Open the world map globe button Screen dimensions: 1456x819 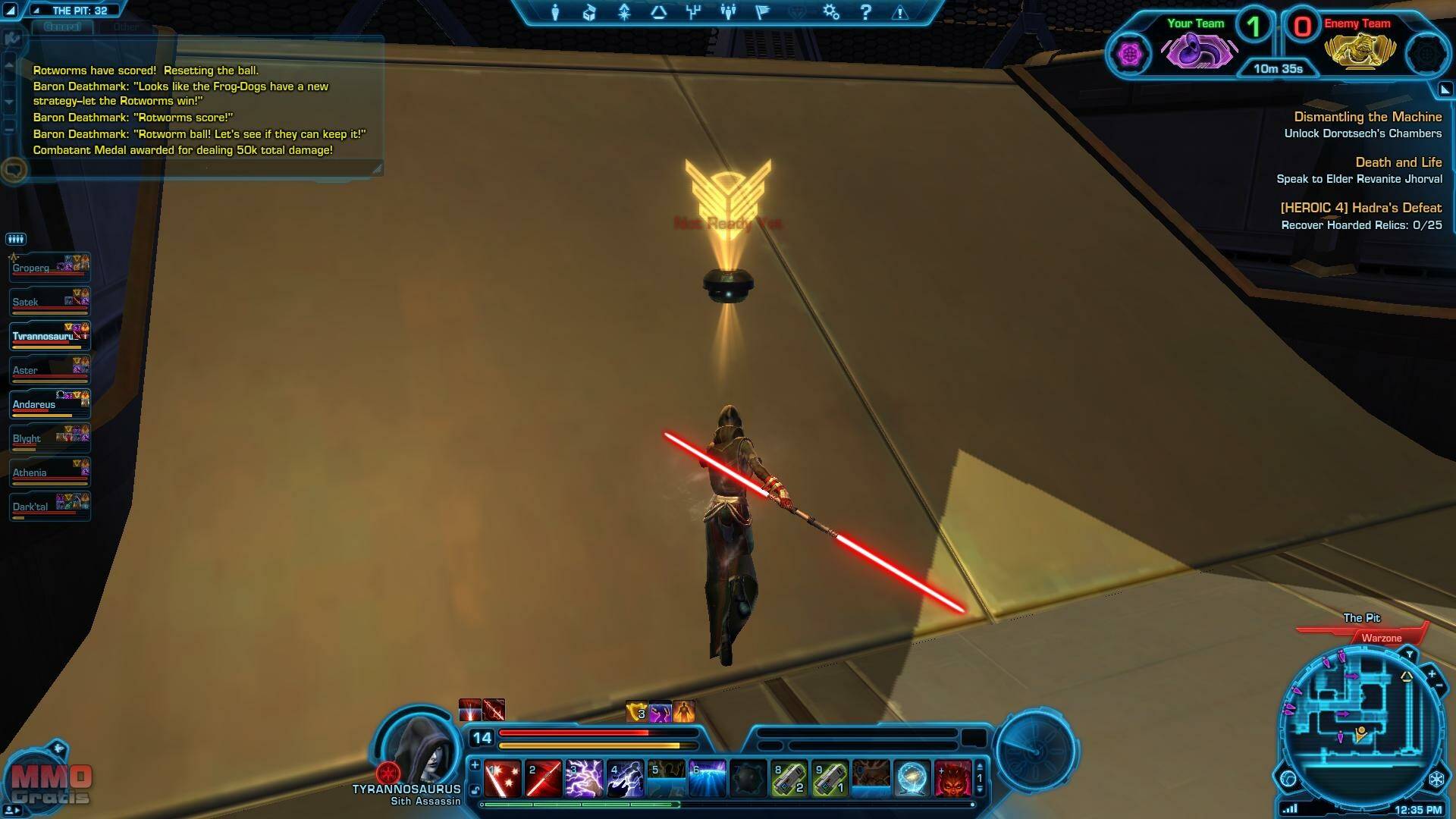point(1288,779)
